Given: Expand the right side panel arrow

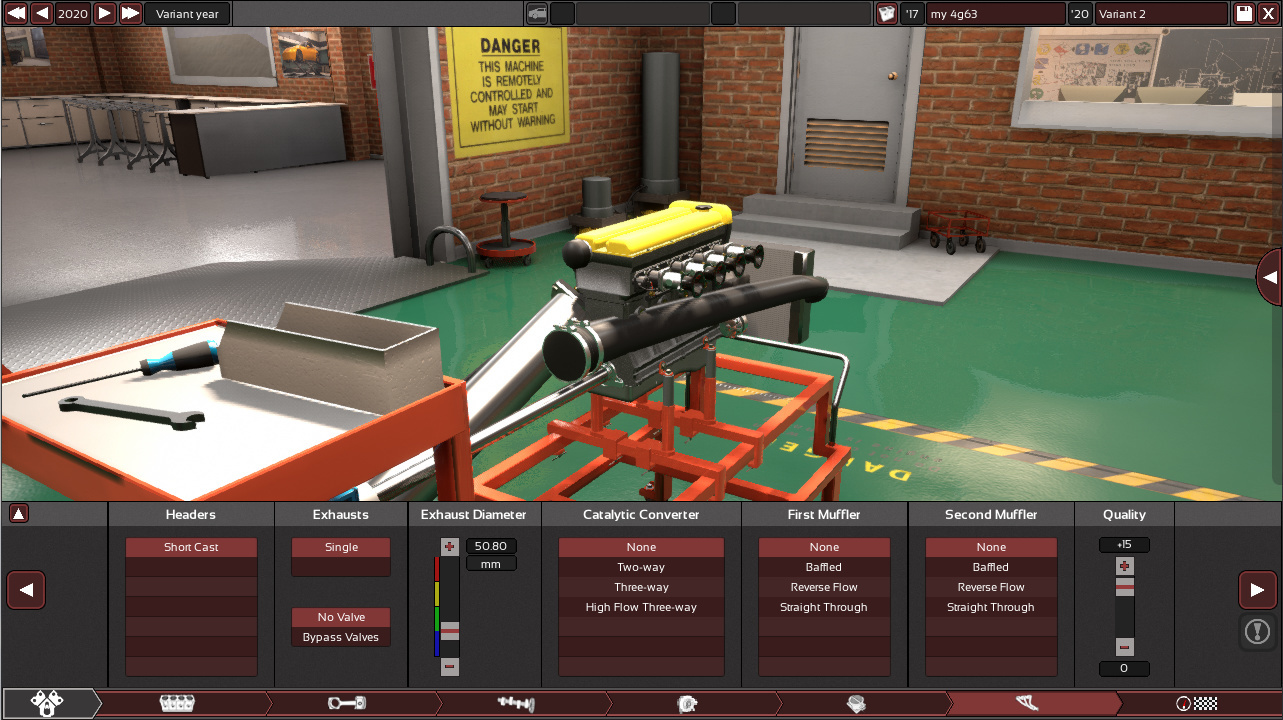Looking at the screenshot, I should pos(1270,277).
